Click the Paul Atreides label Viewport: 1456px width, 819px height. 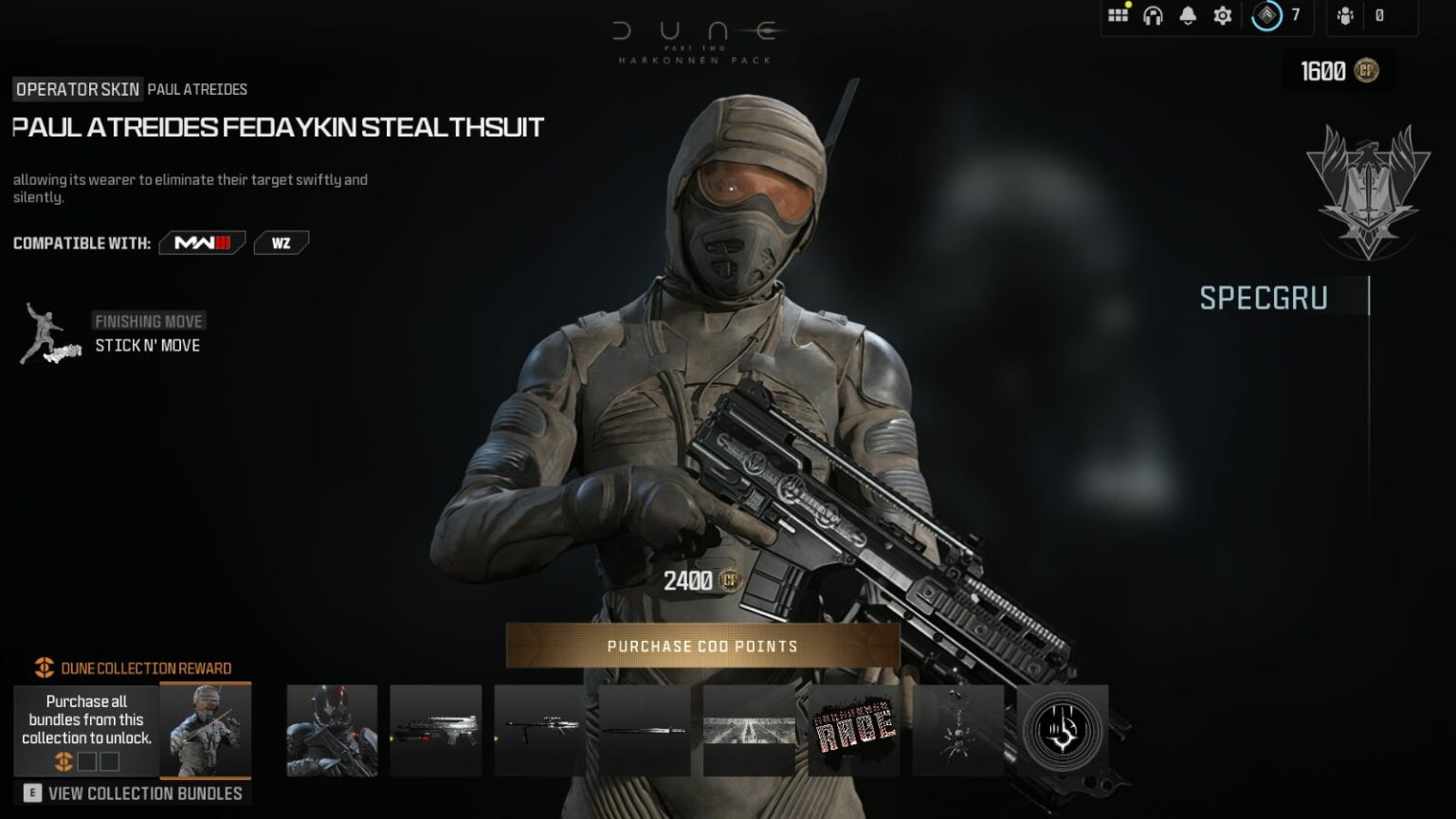pyautogui.click(x=196, y=88)
